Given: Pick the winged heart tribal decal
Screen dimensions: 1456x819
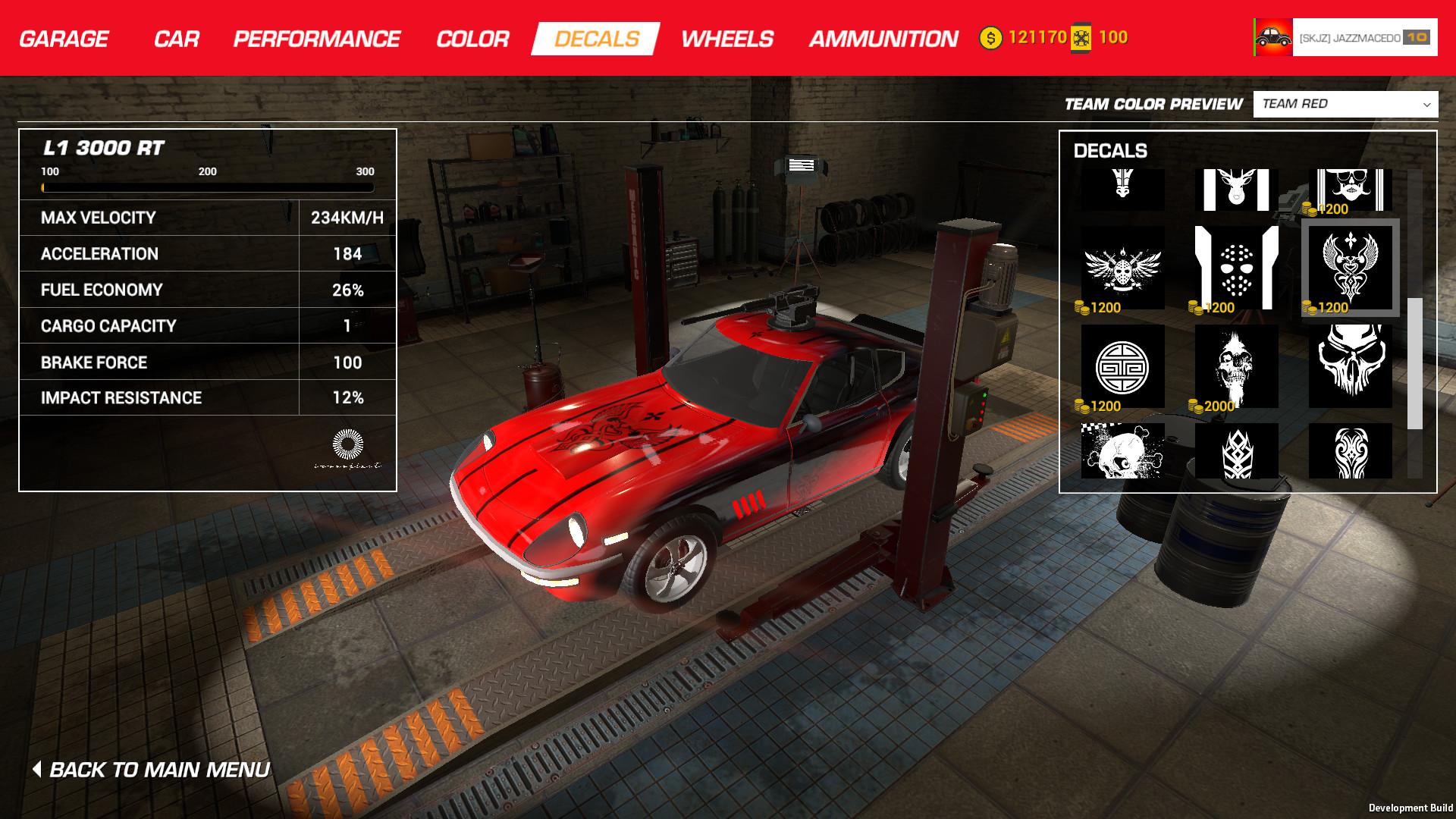Looking at the screenshot, I should pyautogui.click(x=1350, y=268).
